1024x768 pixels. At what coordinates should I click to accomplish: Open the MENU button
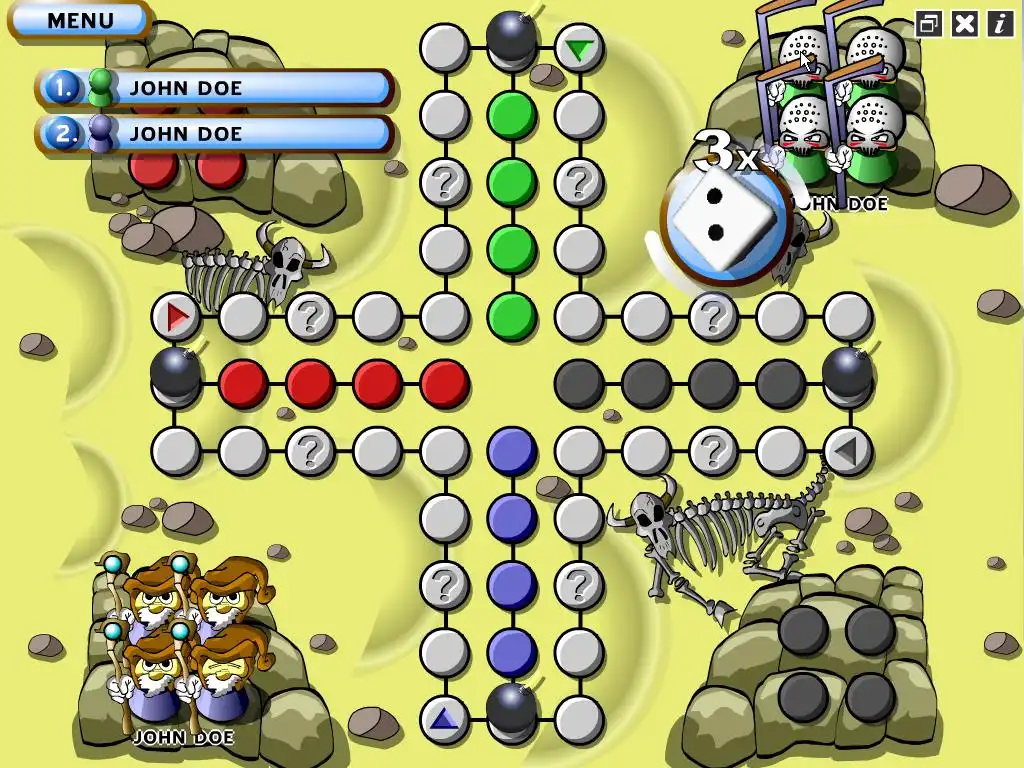click(79, 20)
